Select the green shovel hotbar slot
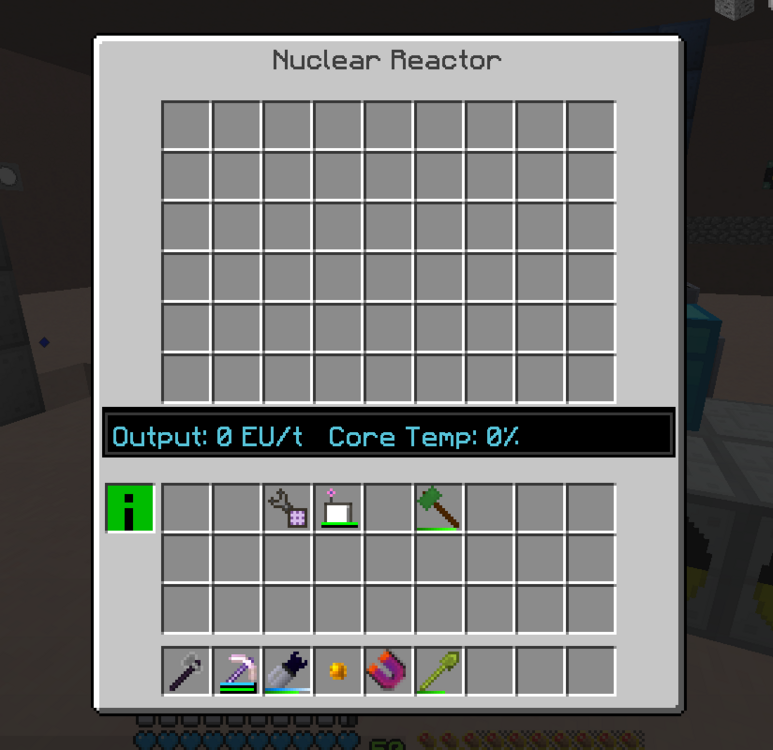Image resolution: width=773 pixels, height=750 pixels. click(439, 671)
